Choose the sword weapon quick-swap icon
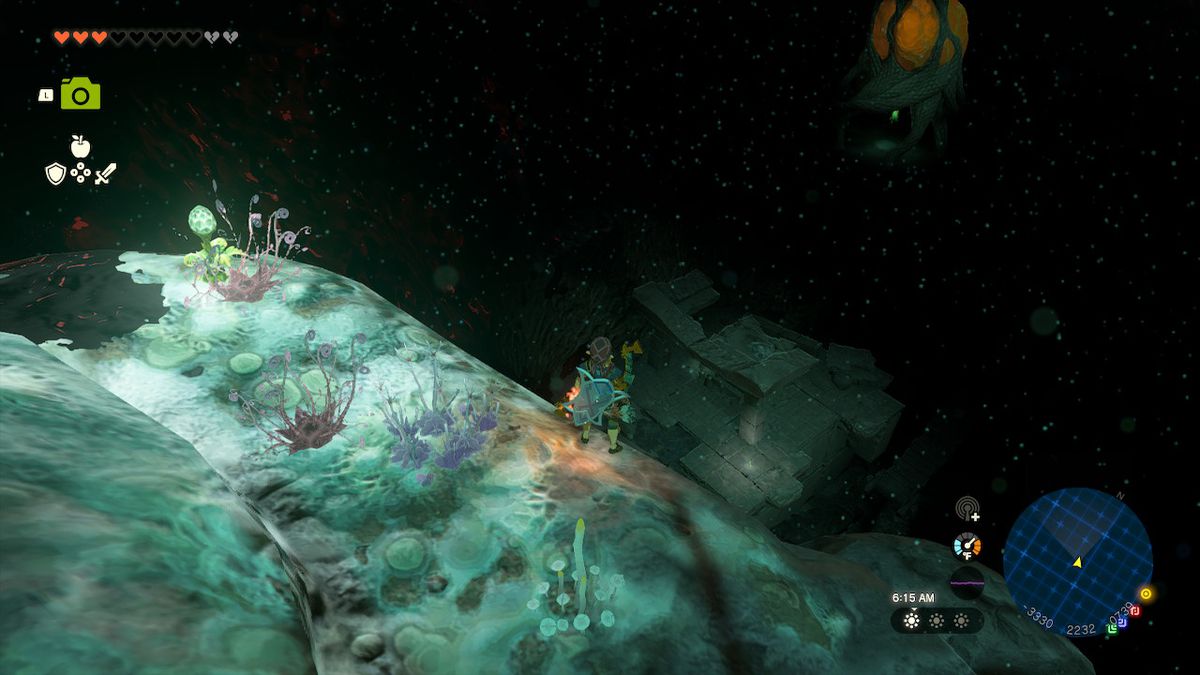Viewport: 1200px width, 675px height. [105, 174]
